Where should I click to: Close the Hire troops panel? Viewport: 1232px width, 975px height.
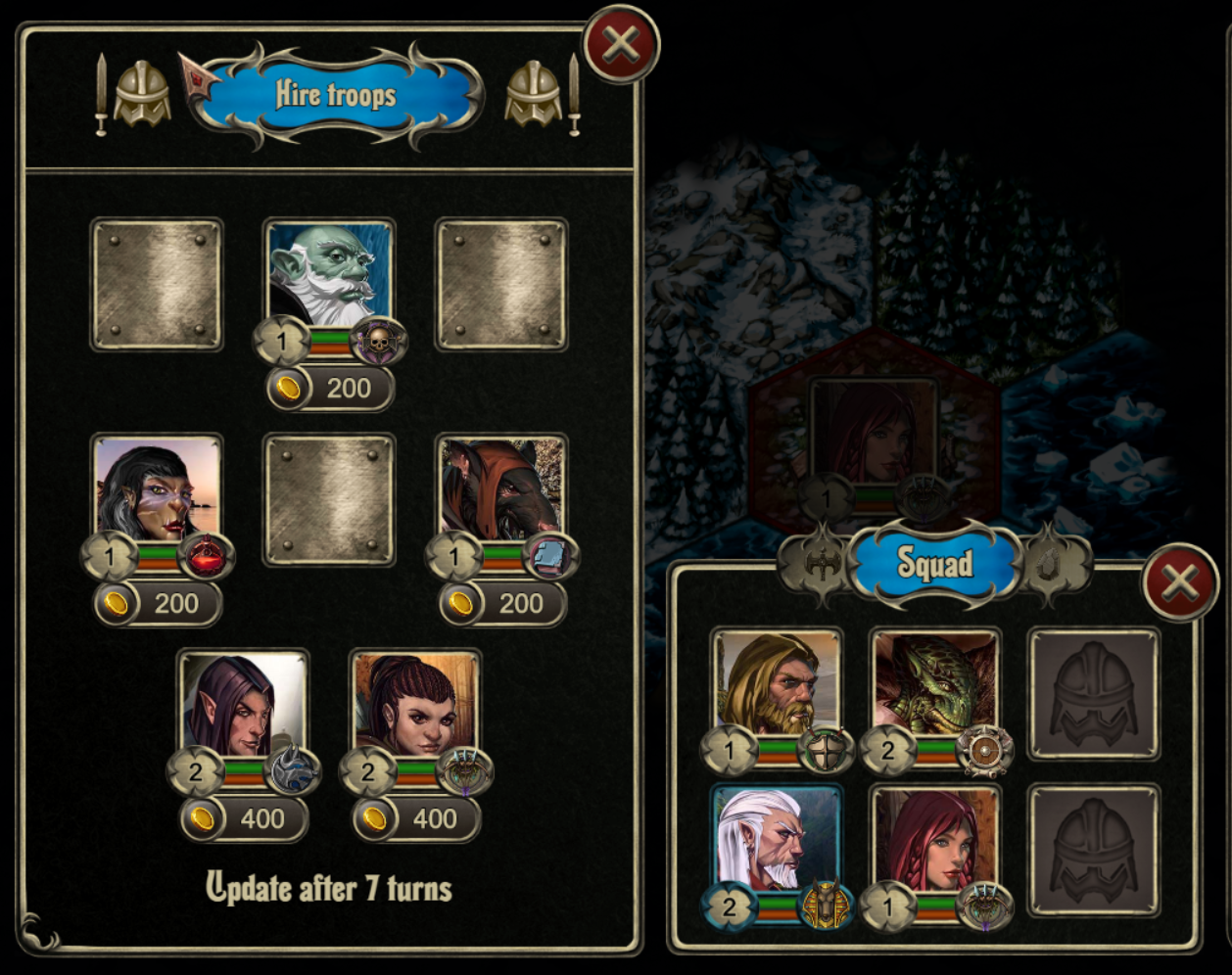621,44
